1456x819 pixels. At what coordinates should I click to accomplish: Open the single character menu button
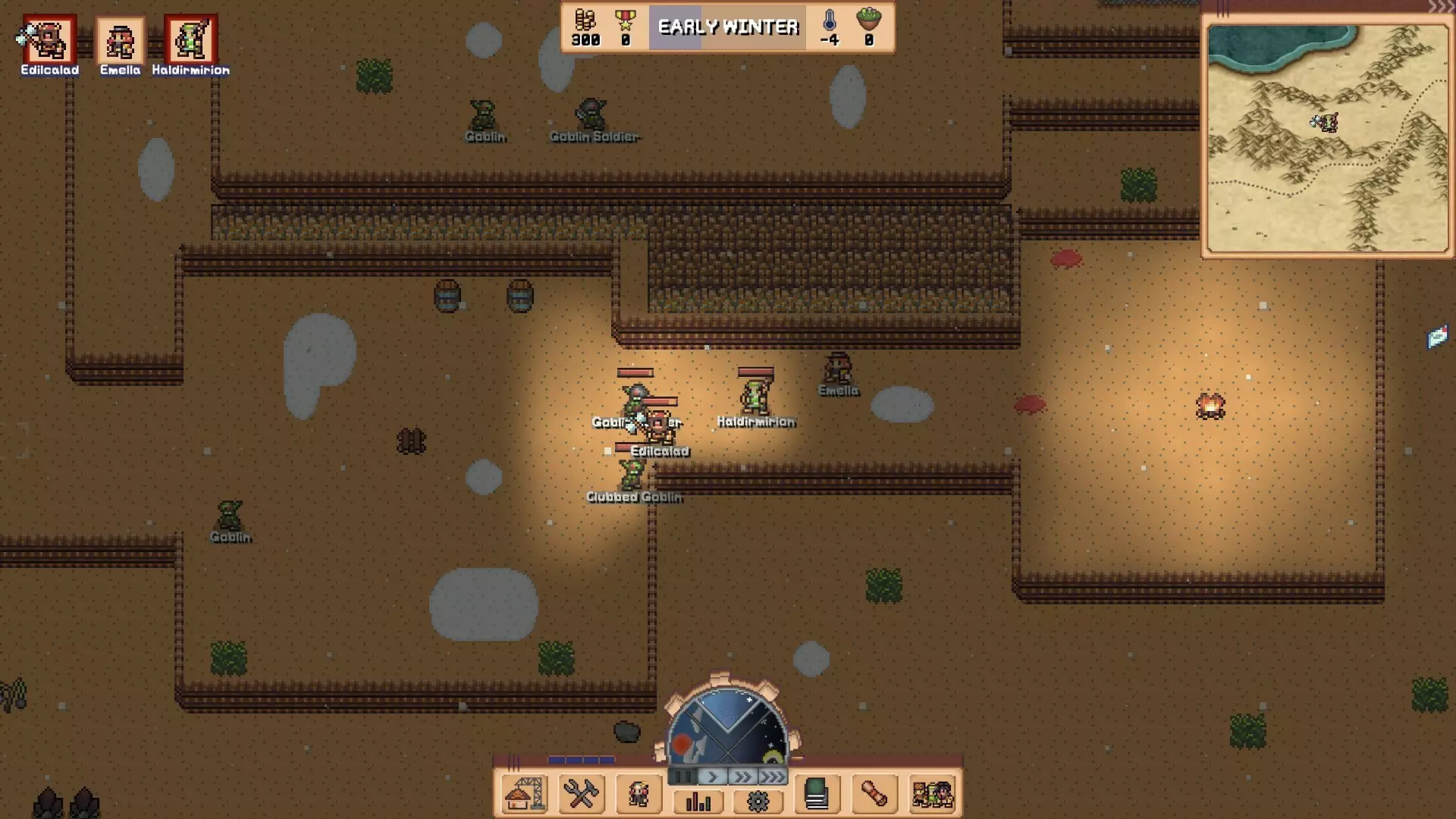[x=639, y=794]
